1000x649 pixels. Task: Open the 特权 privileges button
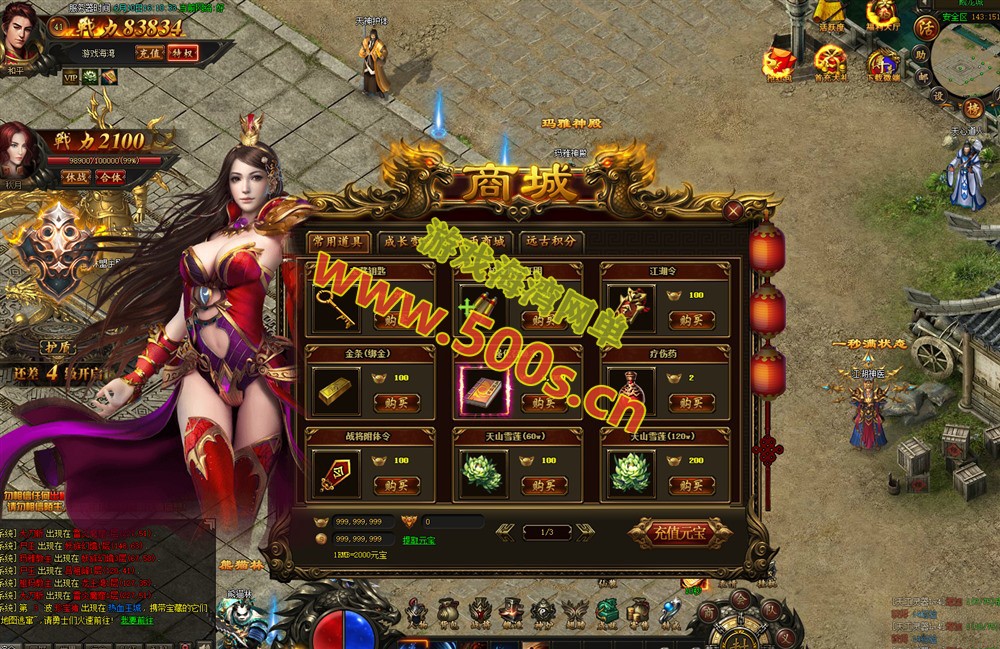click(x=182, y=53)
